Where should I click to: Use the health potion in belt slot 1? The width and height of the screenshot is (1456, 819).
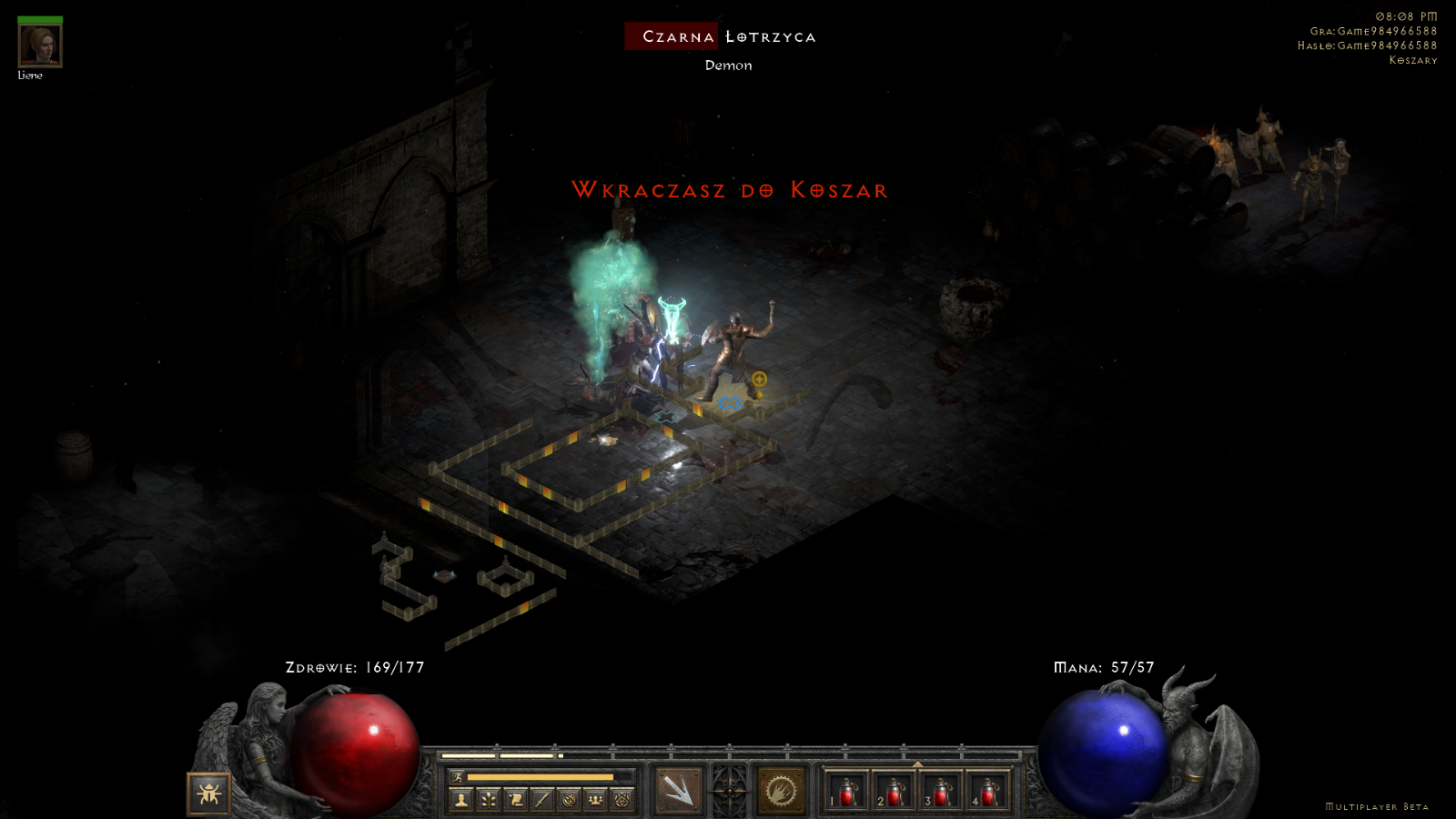[846, 791]
